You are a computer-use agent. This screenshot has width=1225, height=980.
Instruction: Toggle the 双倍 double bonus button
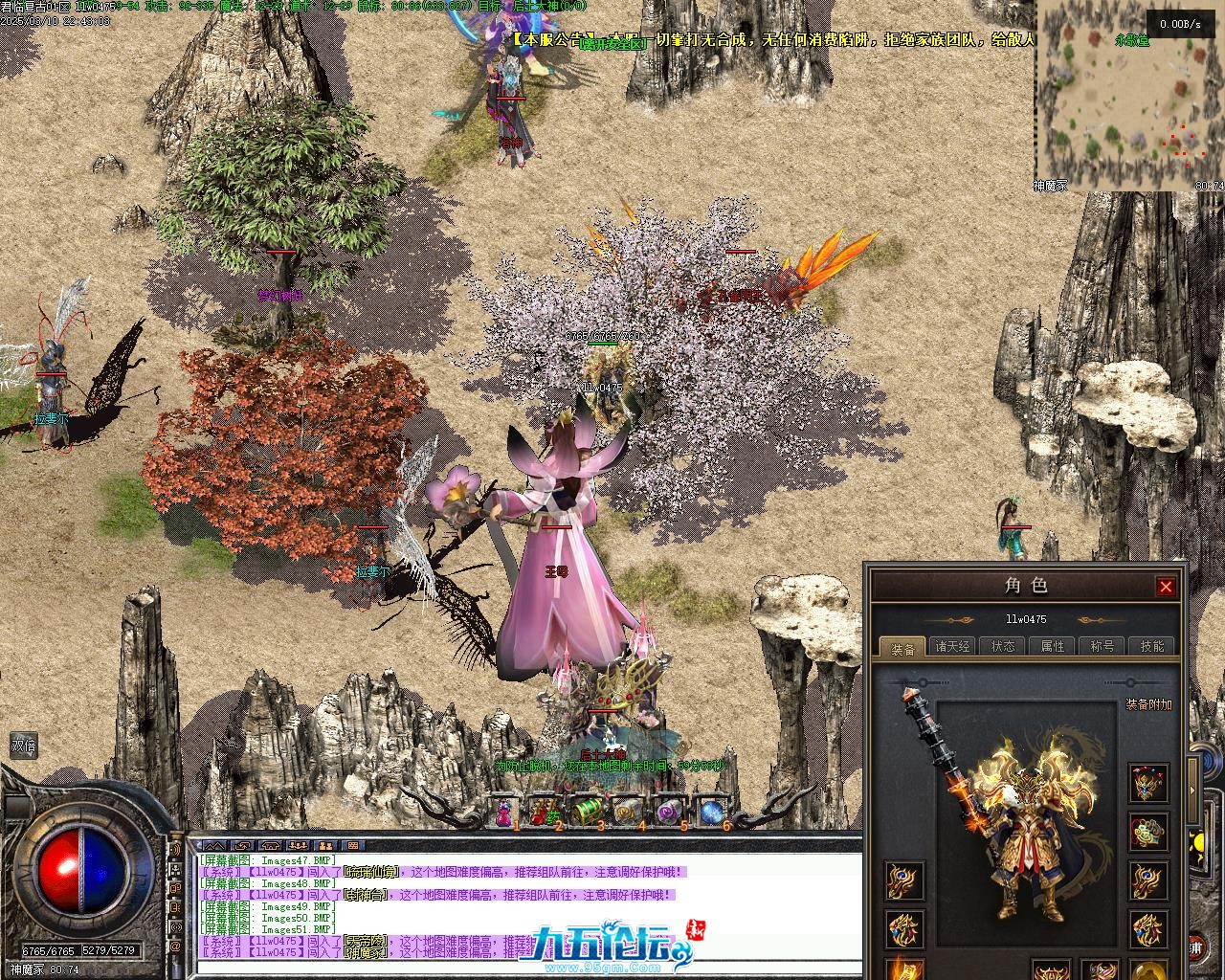24,746
